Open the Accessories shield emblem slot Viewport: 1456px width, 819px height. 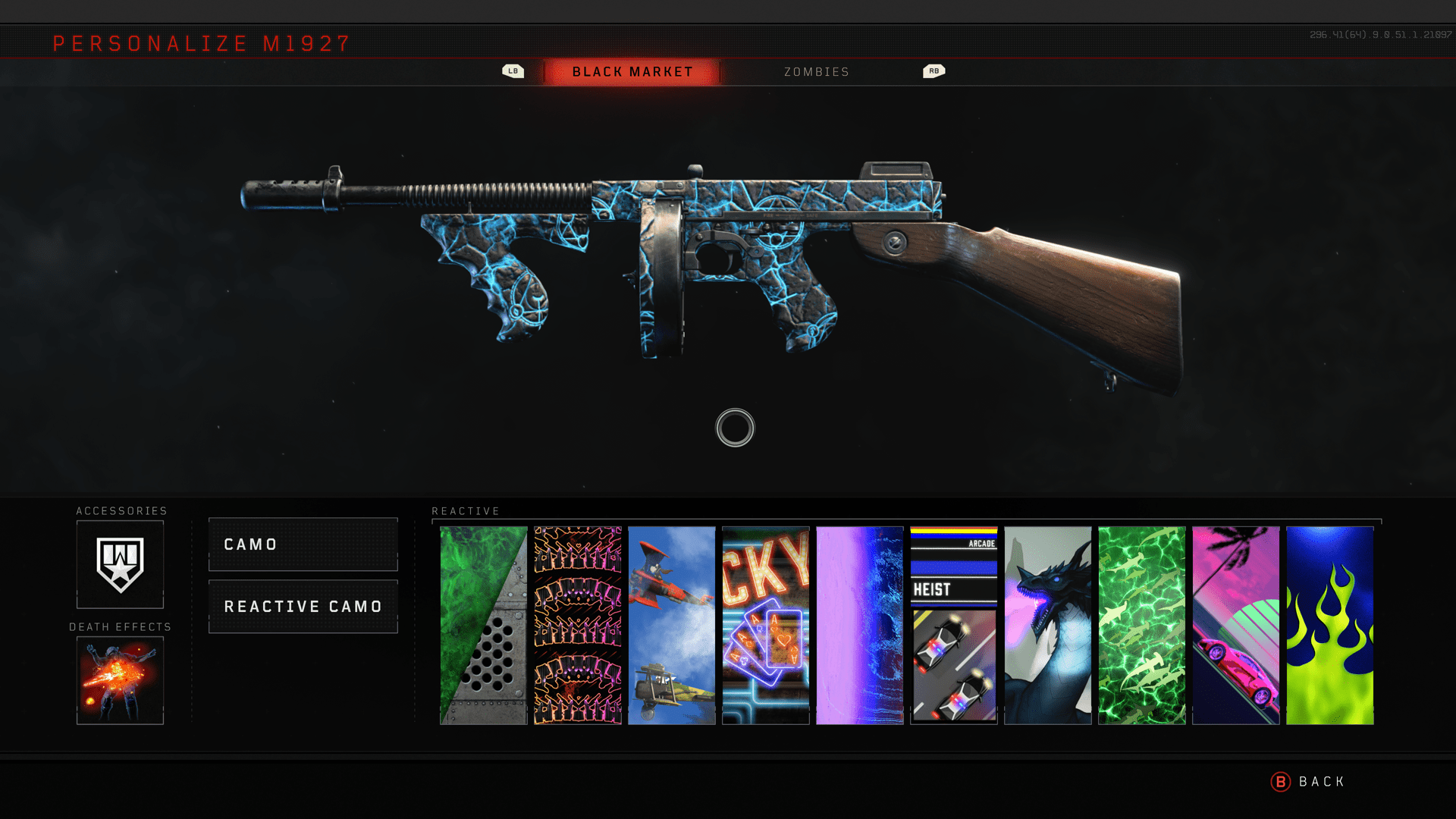(x=120, y=564)
